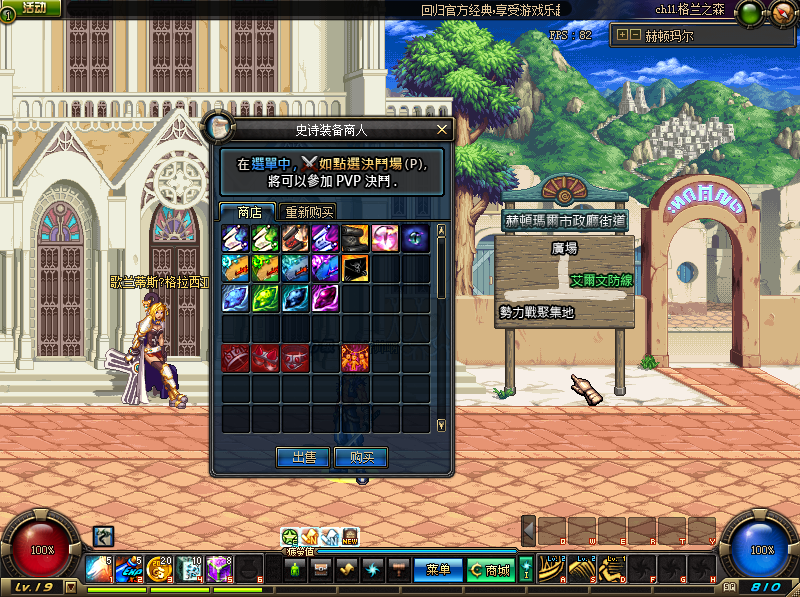The image size is (800, 597).
Task: Select the pink crescent slash item
Action: (x=385, y=238)
